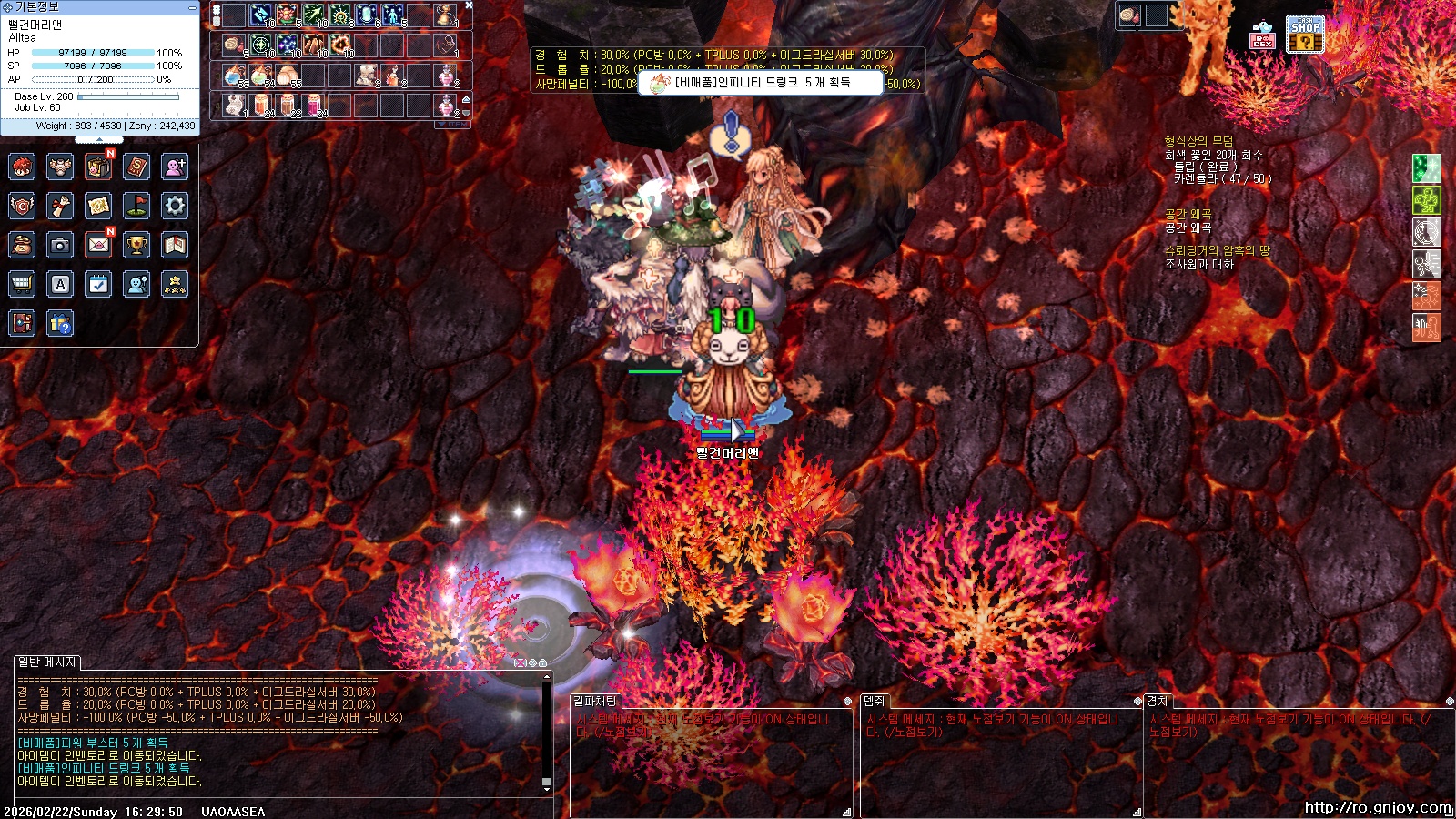Activate the green arrow skill slot

tap(313, 15)
